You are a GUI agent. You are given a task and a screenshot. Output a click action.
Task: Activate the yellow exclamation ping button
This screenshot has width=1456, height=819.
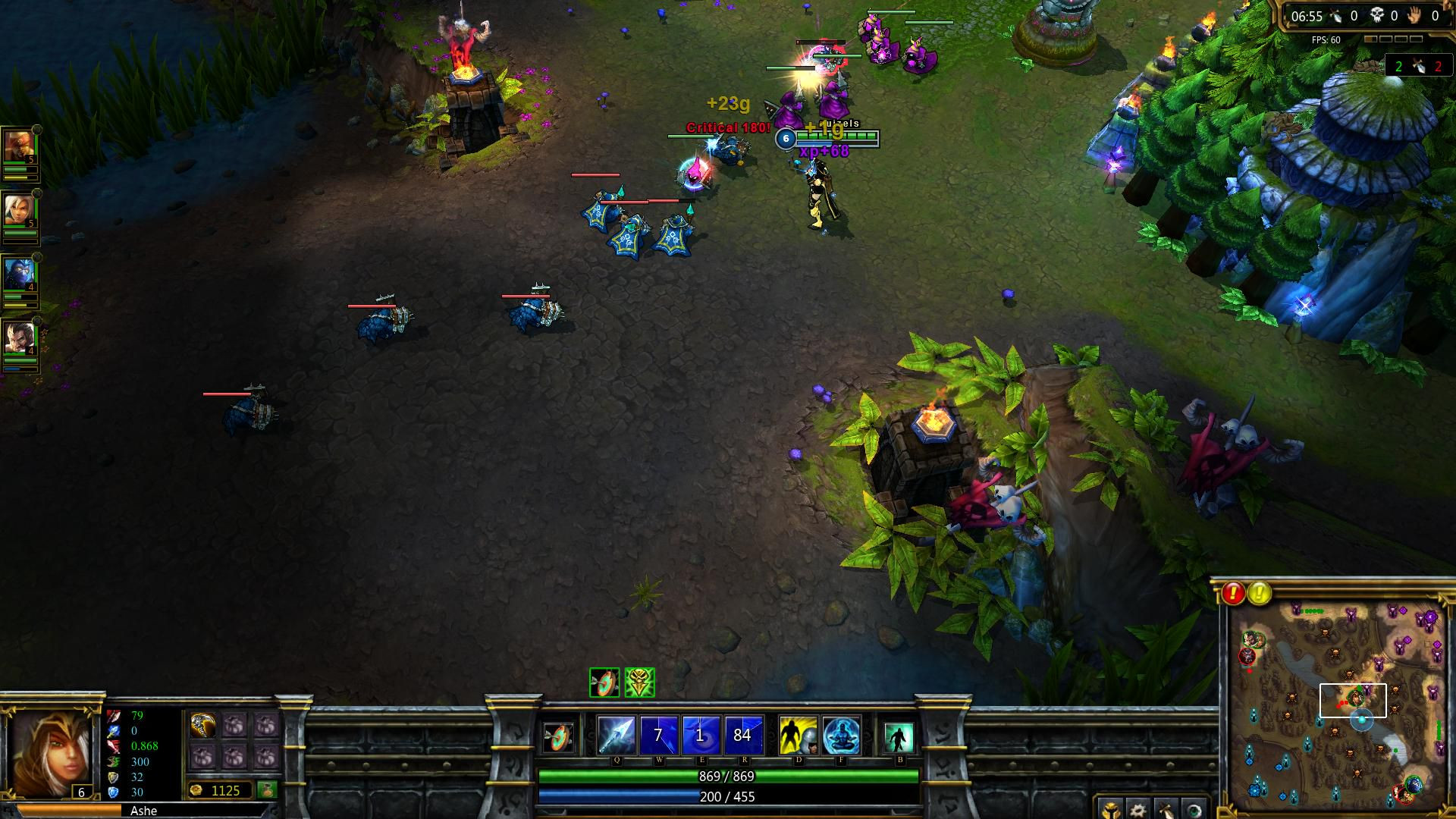pyautogui.click(x=1260, y=593)
